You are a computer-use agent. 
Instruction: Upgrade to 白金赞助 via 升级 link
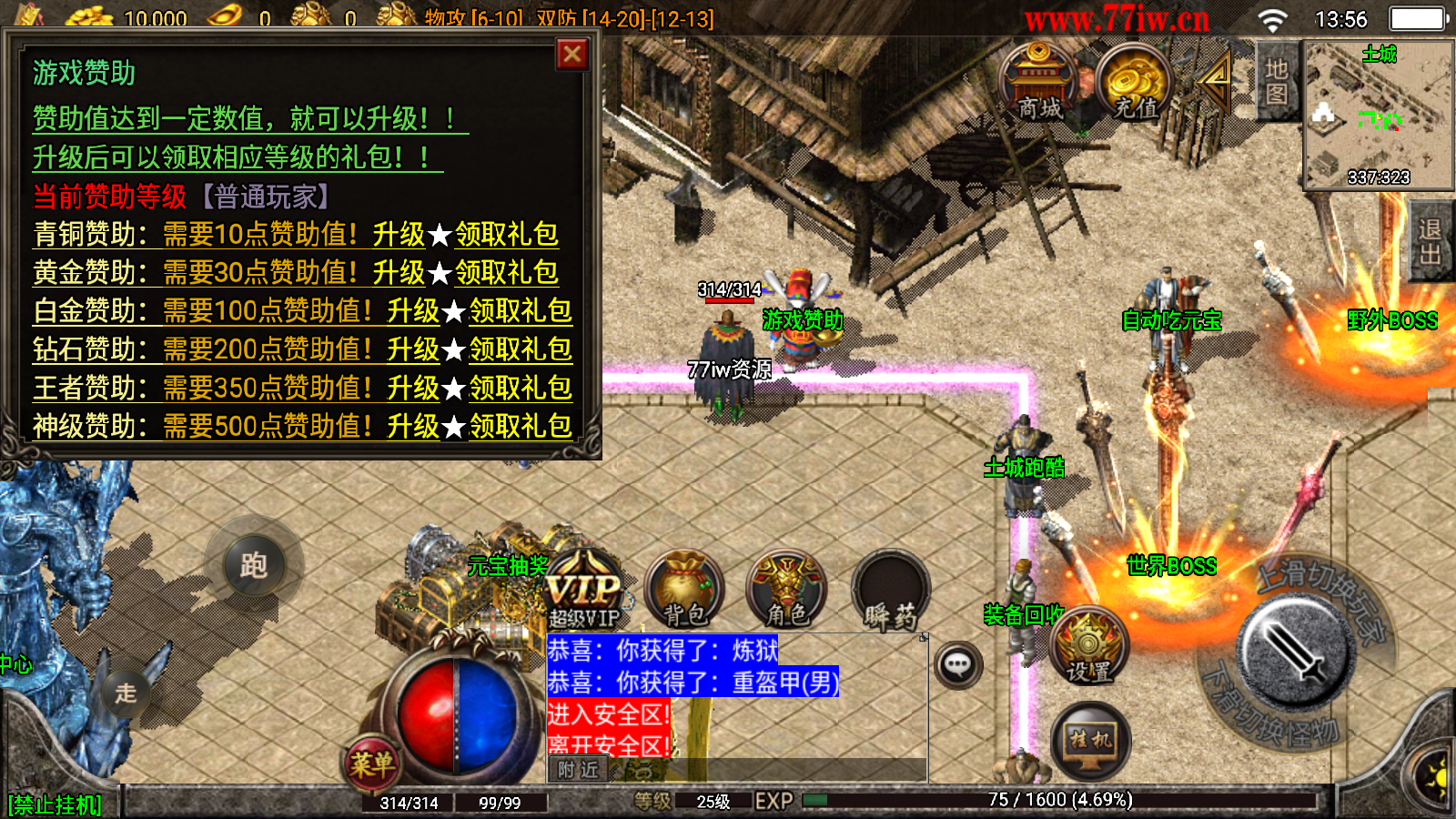point(413,311)
